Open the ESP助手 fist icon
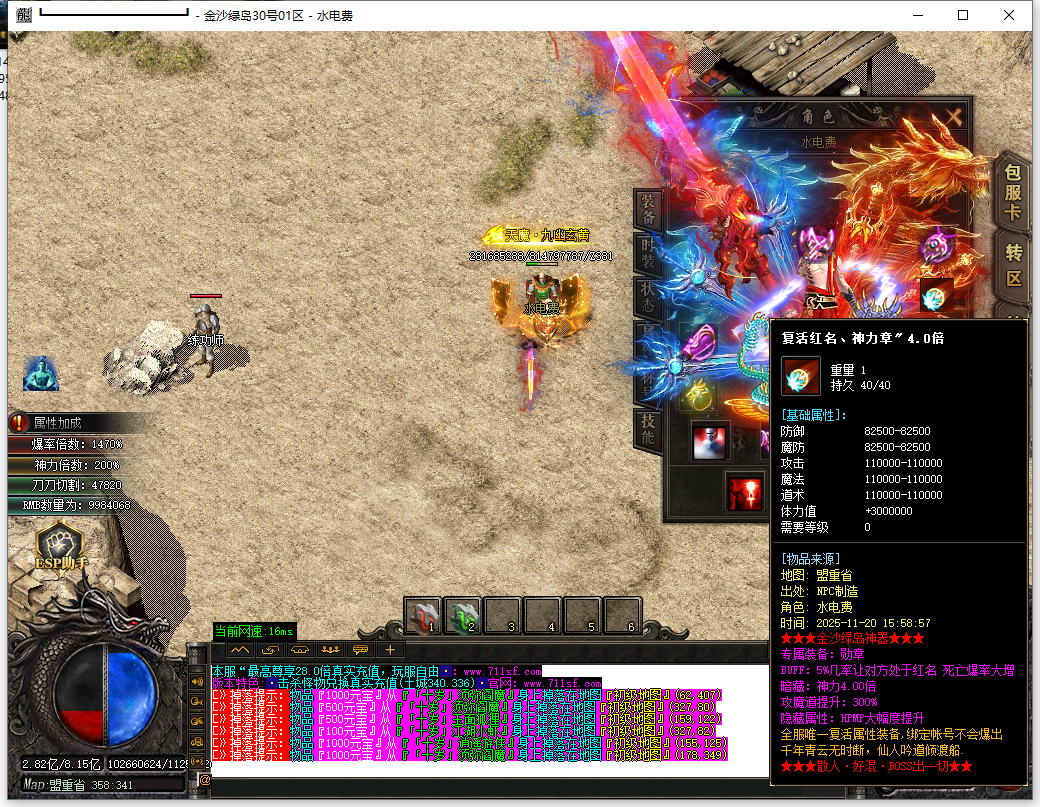This screenshot has width=1040, height=807. tap(63, 546)
